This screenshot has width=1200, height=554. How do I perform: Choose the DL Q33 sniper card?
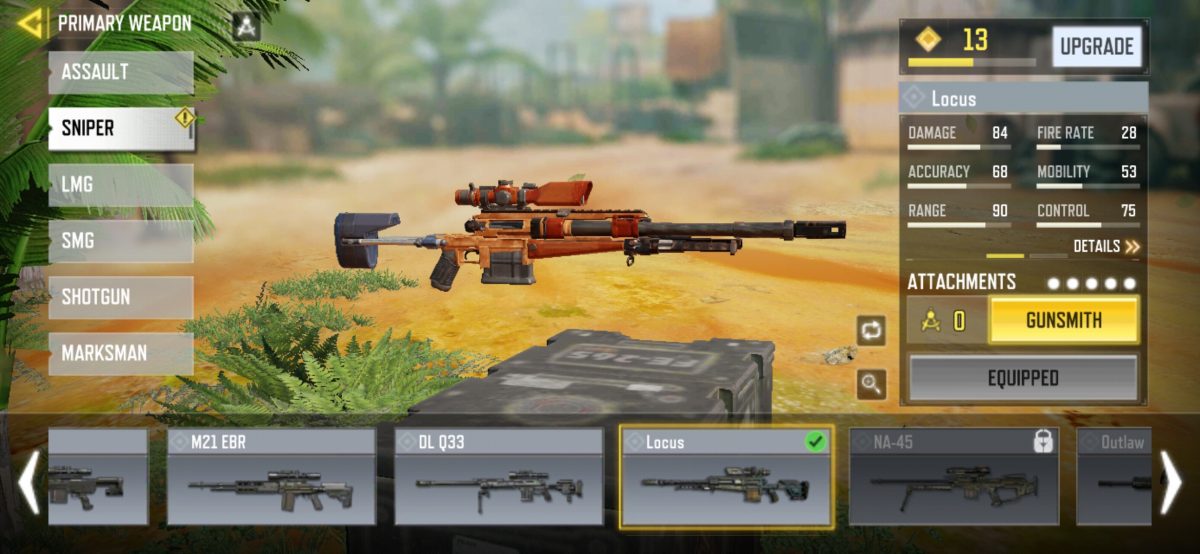coord(499,477)
